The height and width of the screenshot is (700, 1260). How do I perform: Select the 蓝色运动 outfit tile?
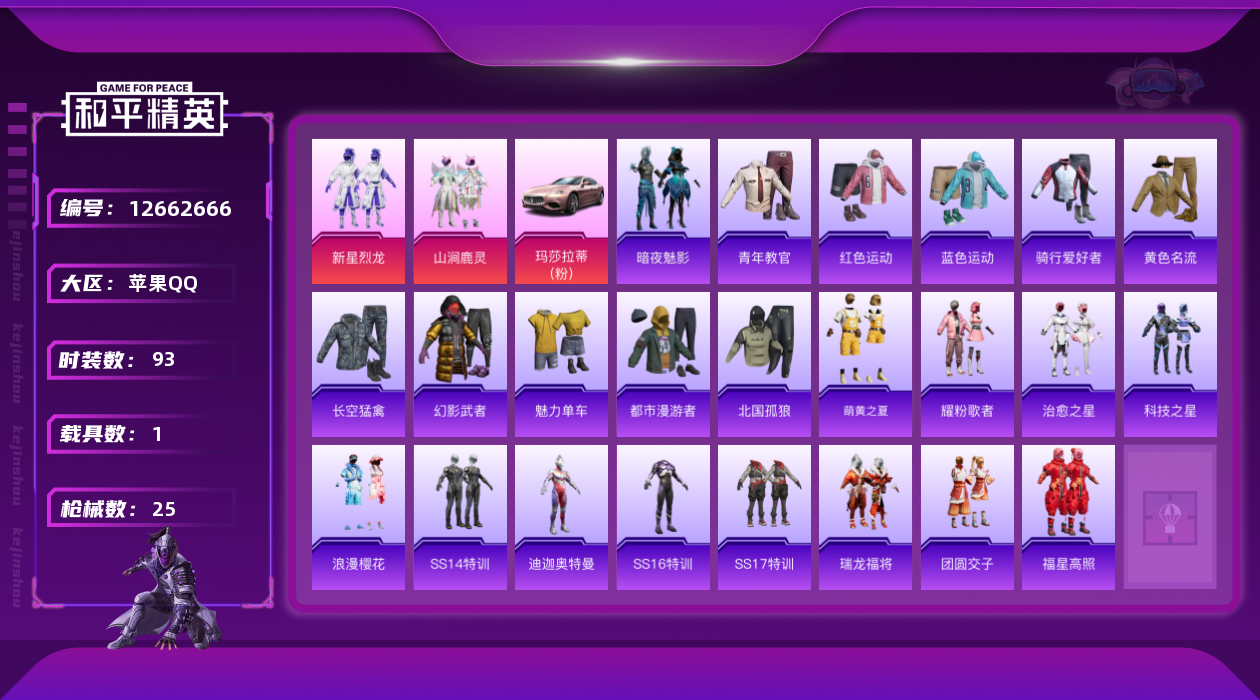pos(967,211)
